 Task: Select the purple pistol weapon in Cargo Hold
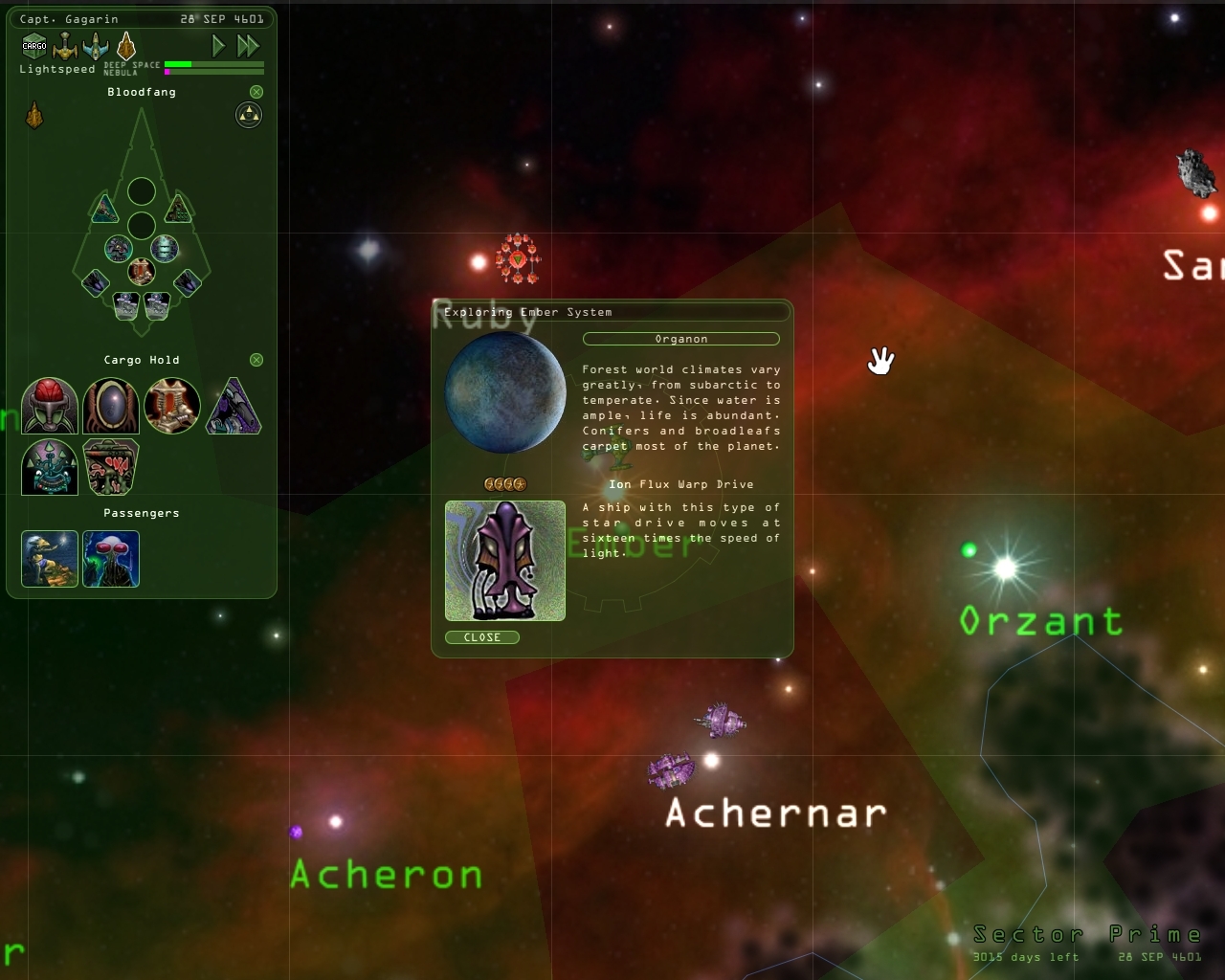[234, 406]
